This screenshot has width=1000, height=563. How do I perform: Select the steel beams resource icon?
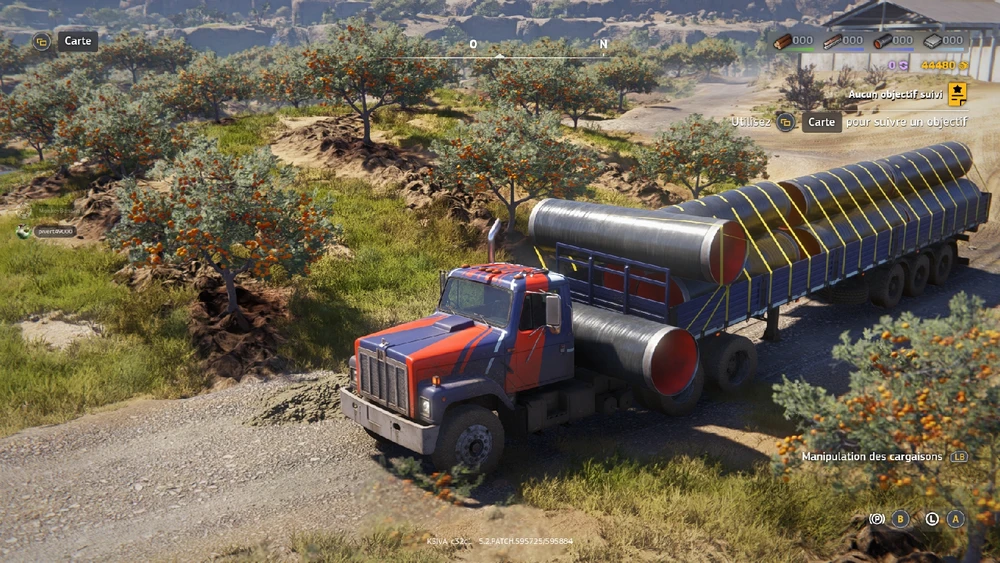832,41
